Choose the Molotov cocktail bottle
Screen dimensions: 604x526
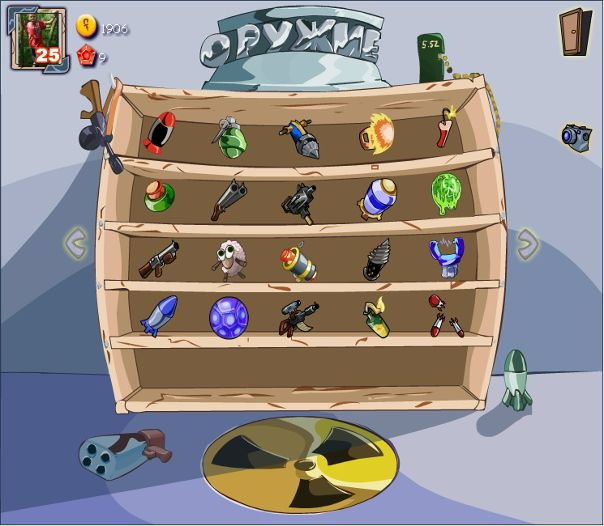pos(376,315)
